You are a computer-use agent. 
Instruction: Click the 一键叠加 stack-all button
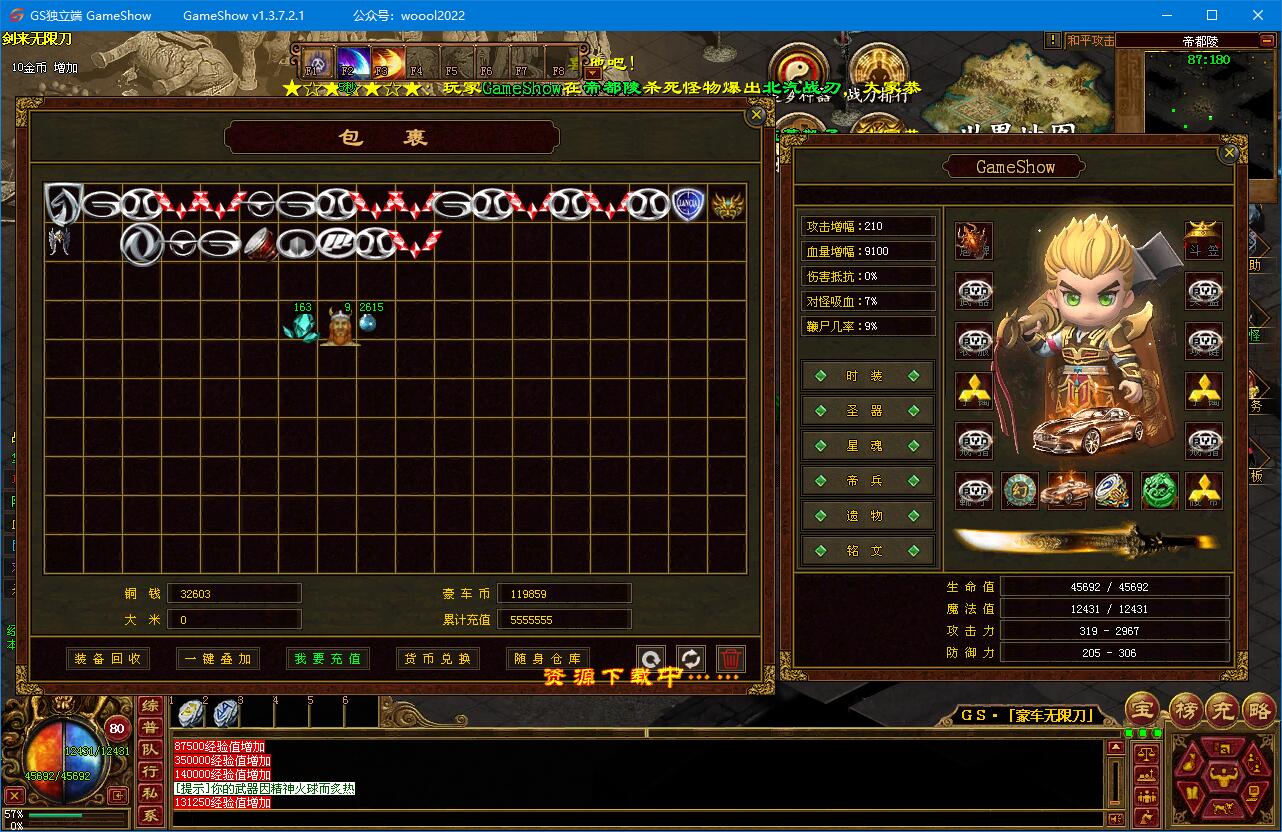point(218,659)
